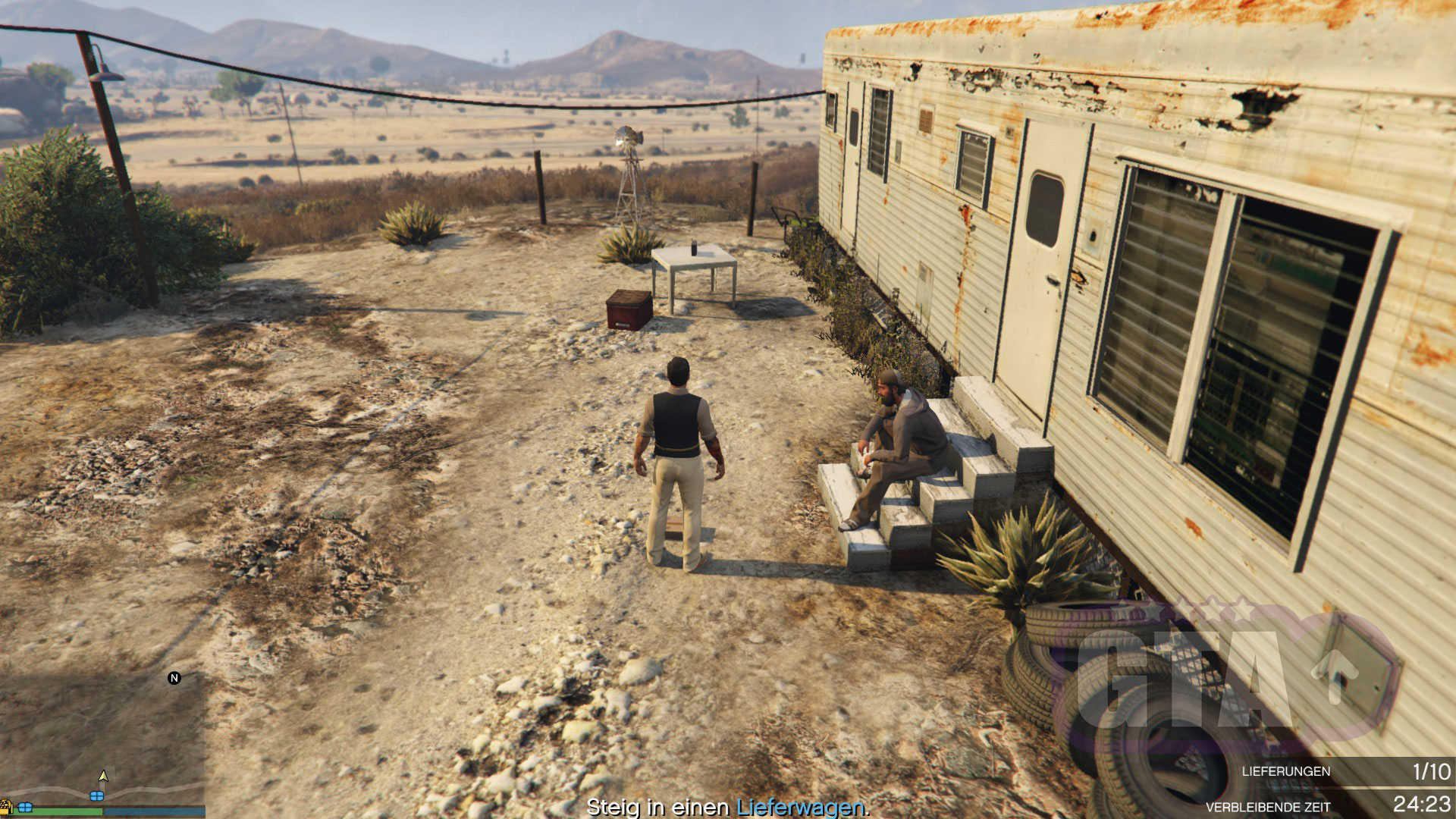Open the minimap in the corner

[102, 739]
